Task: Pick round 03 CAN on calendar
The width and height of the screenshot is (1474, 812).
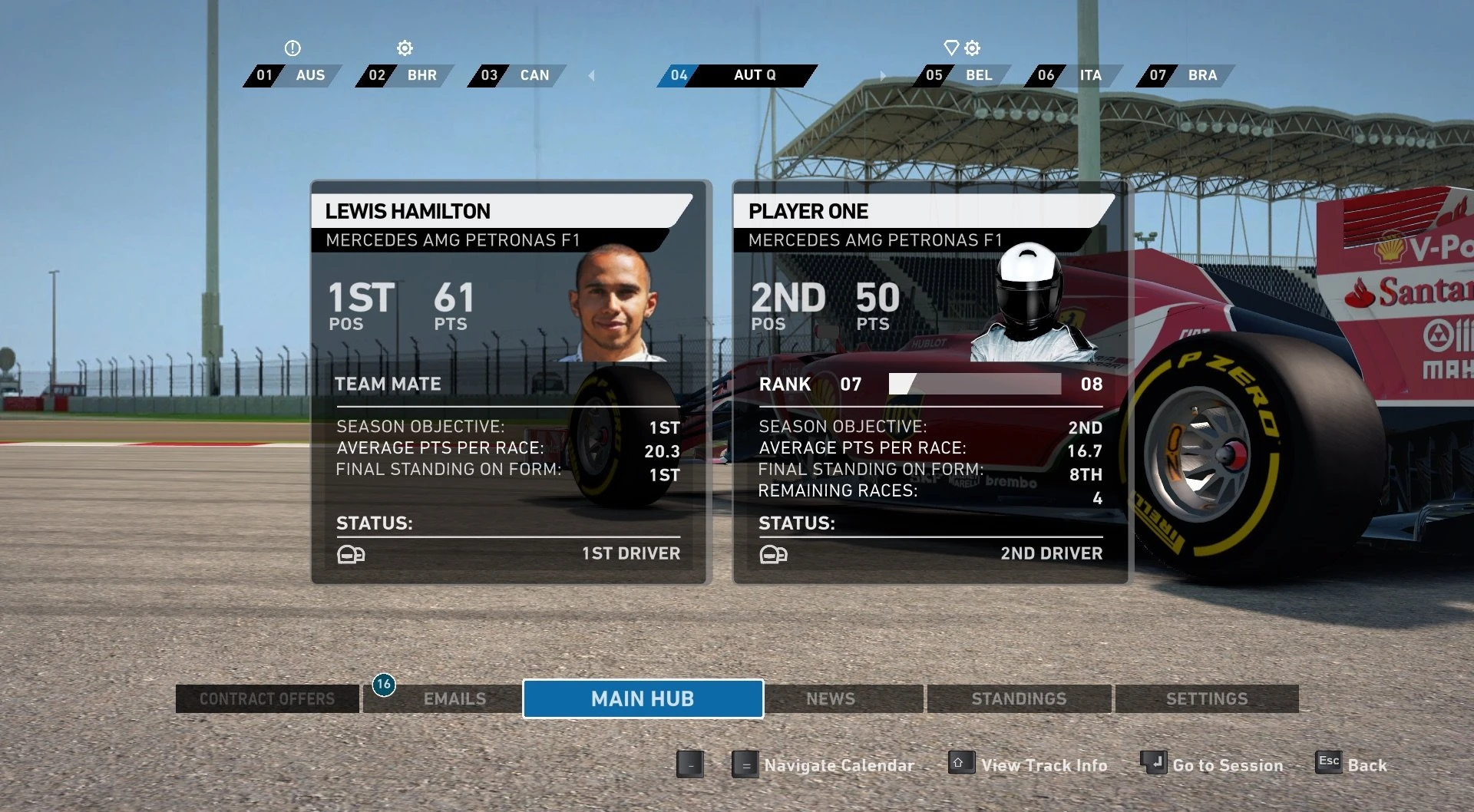Action: click(517, 75)
